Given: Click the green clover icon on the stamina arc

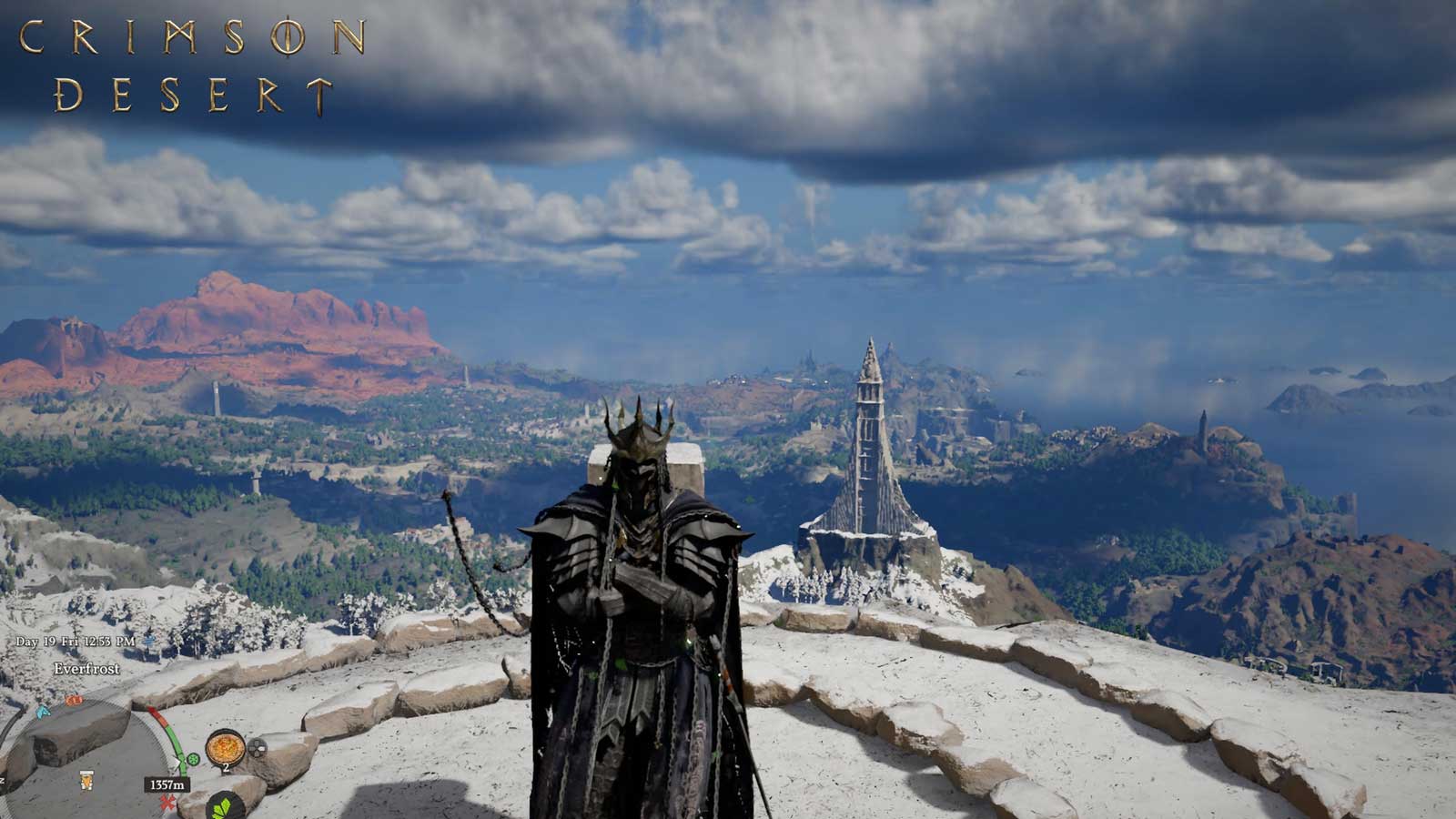Looking at the screenshot, I should (x=193, y=759).
